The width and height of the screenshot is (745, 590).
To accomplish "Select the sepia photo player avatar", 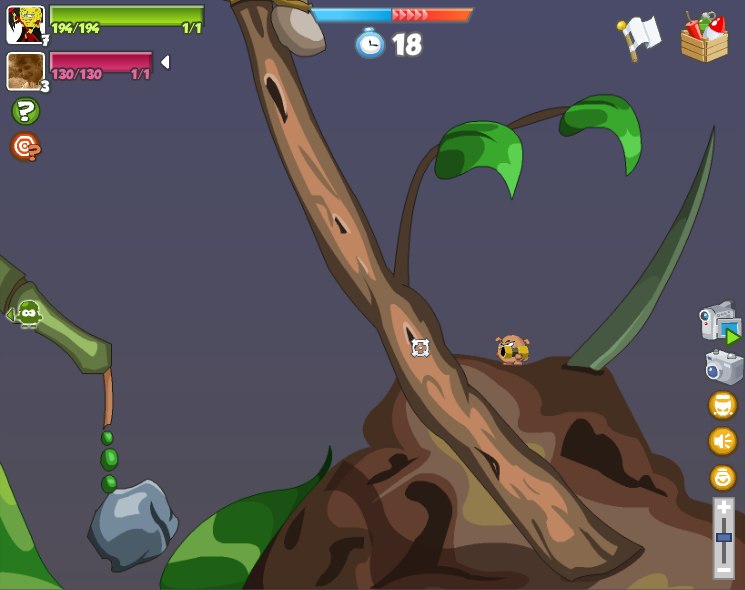I will click(x=25, y=71).
